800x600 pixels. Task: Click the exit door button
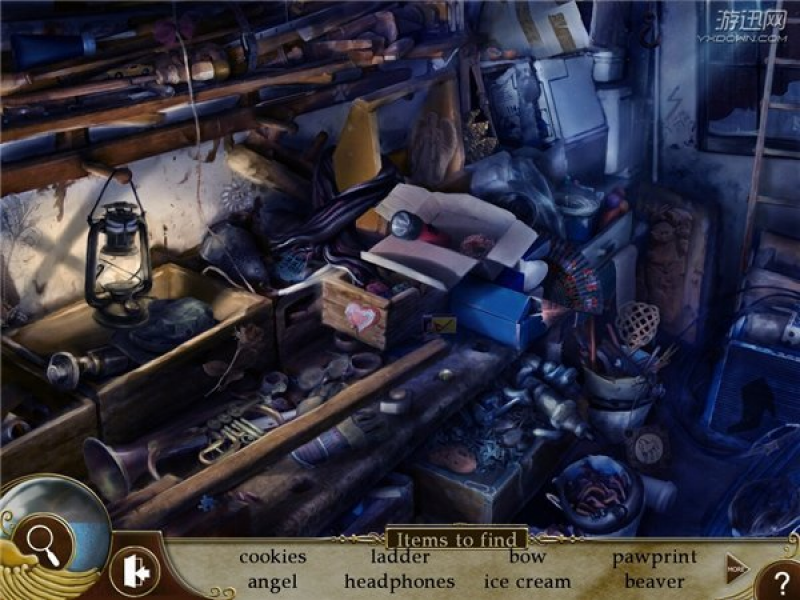coord(134,573)
